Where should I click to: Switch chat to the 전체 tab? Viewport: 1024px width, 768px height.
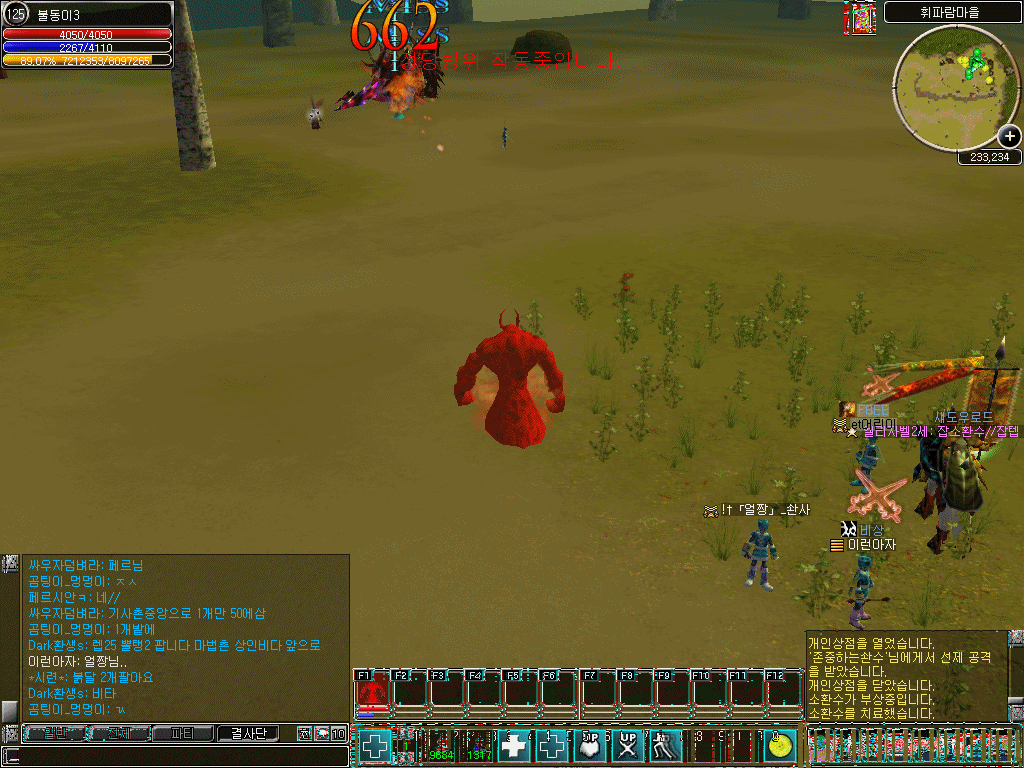point(119,734)
